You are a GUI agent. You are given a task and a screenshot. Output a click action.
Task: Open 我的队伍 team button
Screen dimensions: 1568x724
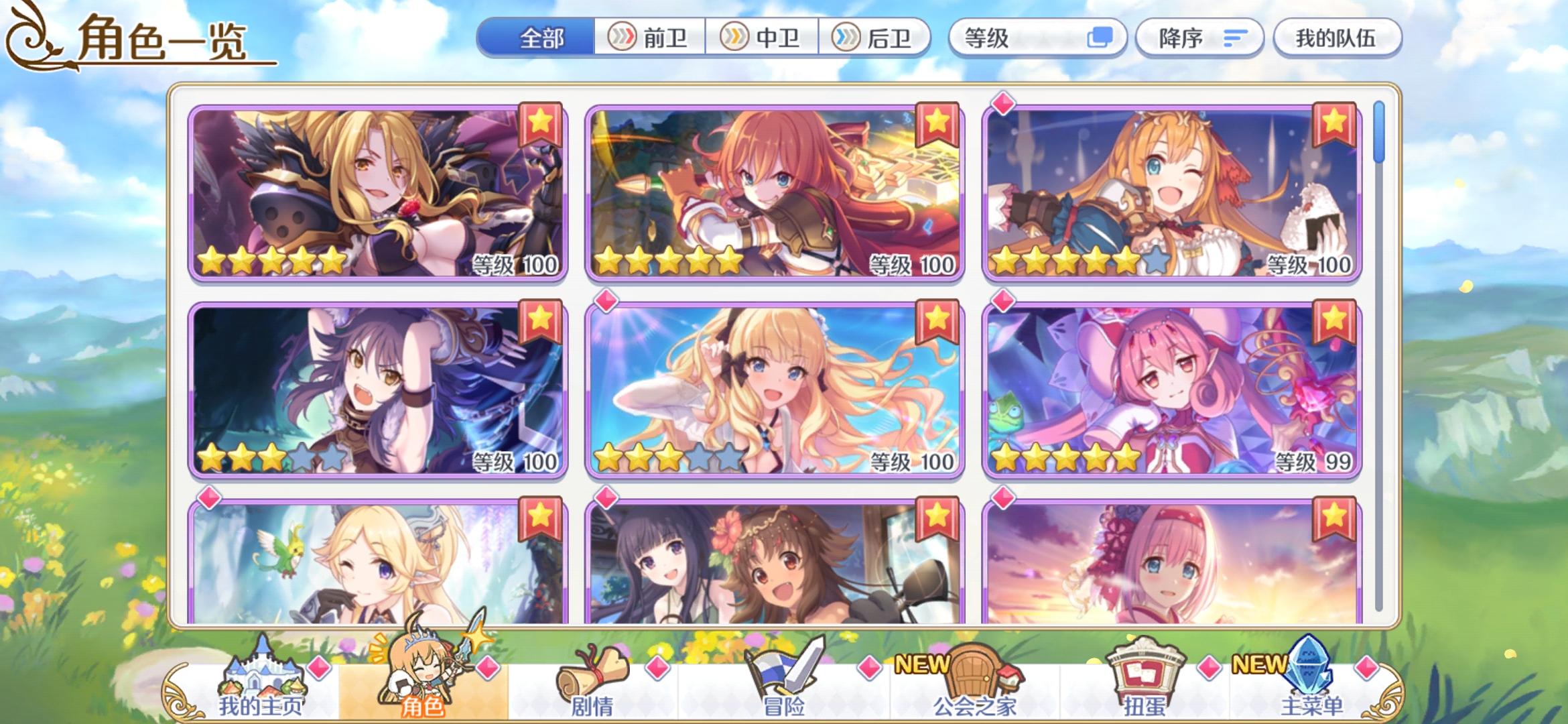point(1337,38)
